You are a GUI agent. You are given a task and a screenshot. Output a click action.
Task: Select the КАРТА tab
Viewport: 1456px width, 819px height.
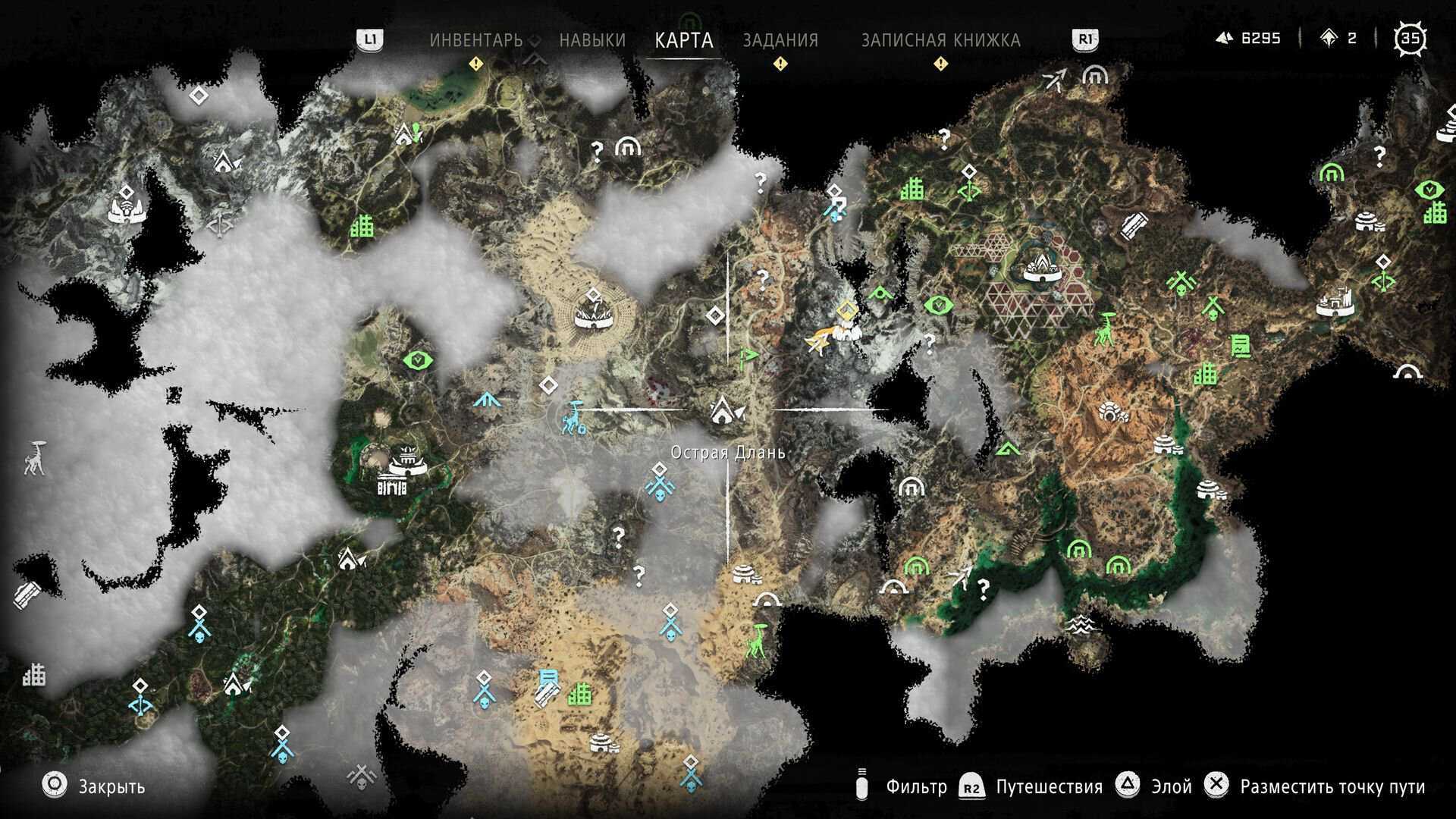[684, 40]
